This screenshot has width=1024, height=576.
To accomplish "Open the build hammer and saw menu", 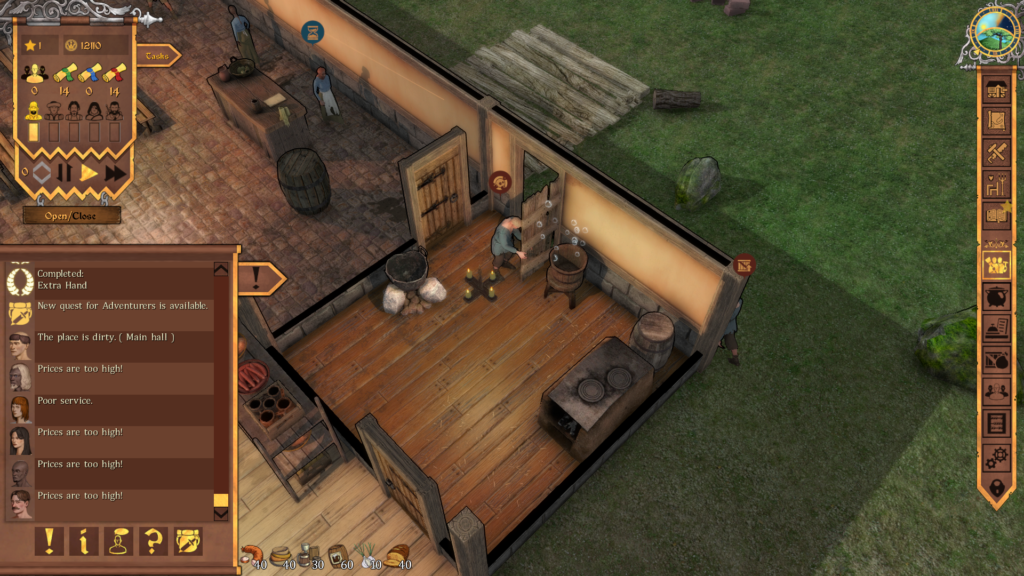I will 997,153.
